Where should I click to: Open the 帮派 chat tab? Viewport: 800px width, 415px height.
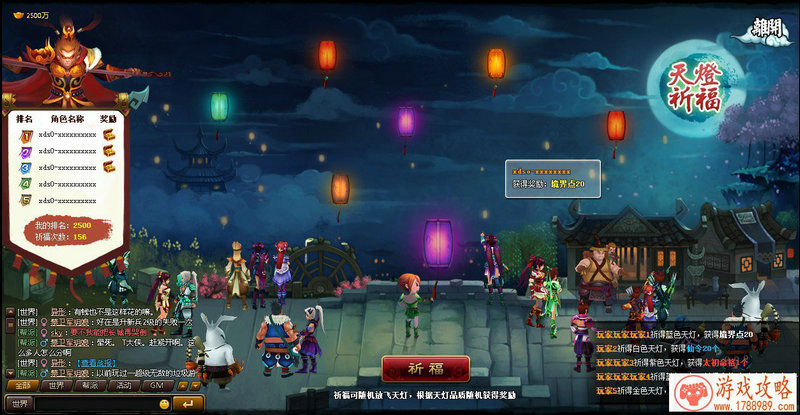pos(89,385)
